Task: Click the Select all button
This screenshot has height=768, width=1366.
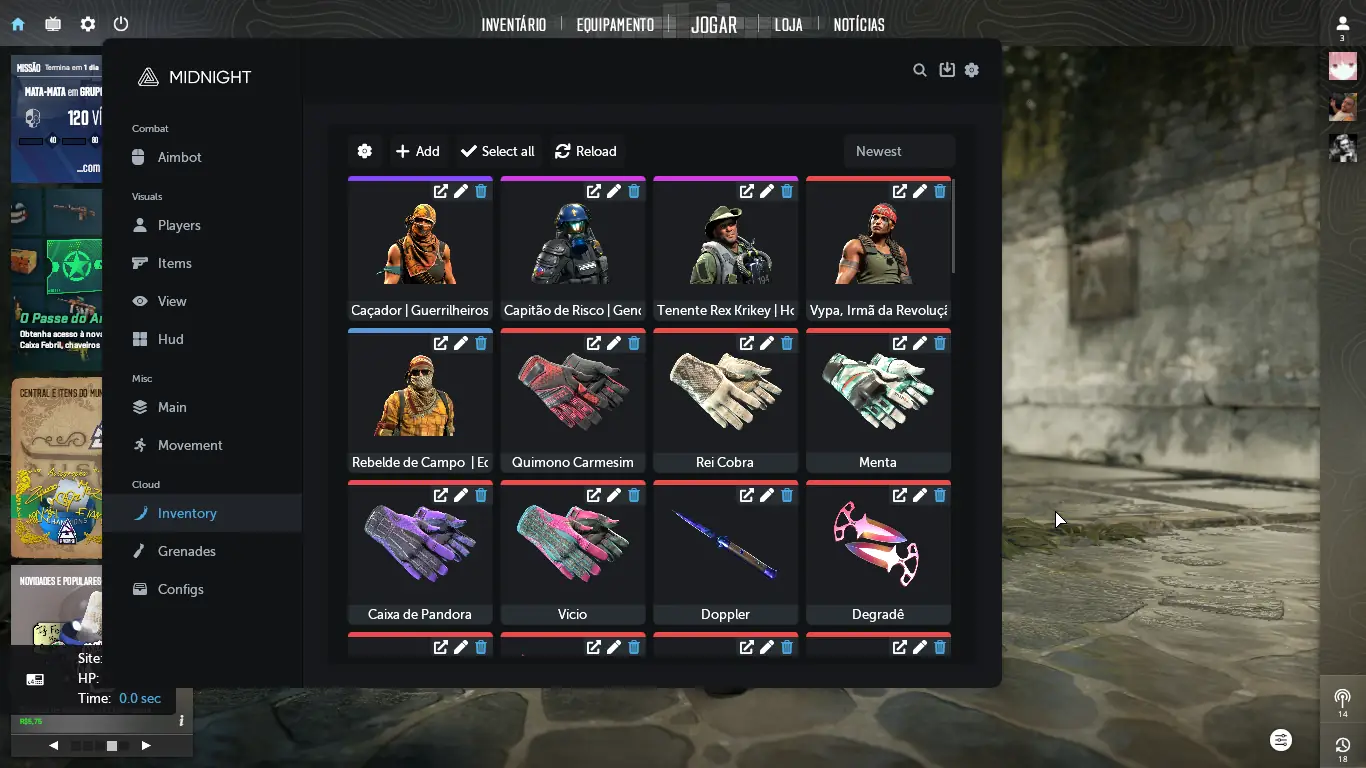Action: 498,151
